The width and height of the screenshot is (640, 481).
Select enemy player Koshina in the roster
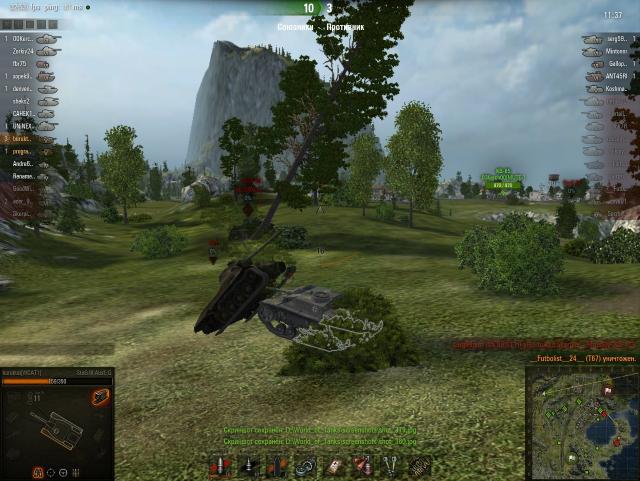click(617, 89)
